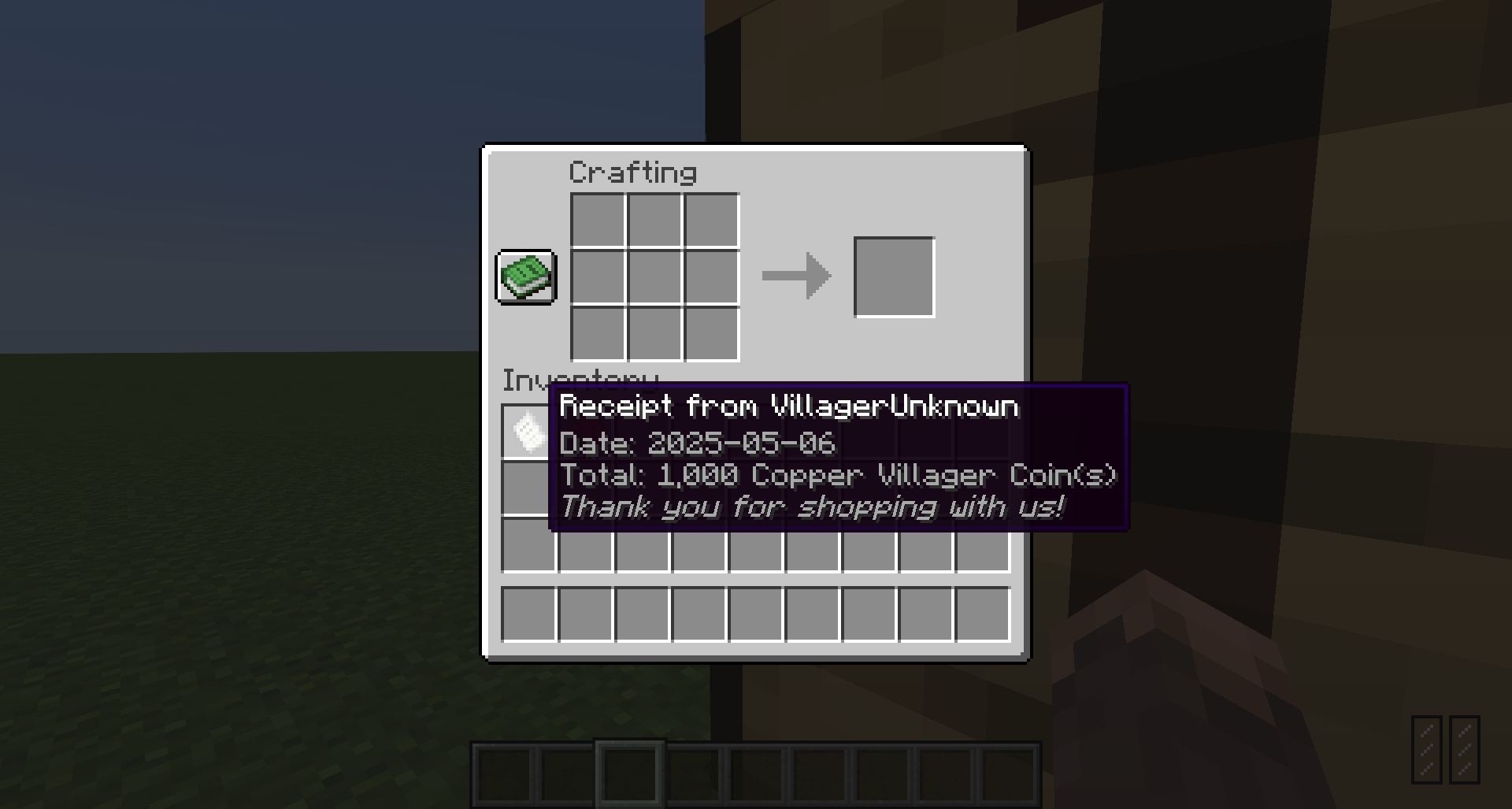Click the crafting output slot
Image resolution: width=1512 pixels, height=809 pixels.
coord(895,276)
